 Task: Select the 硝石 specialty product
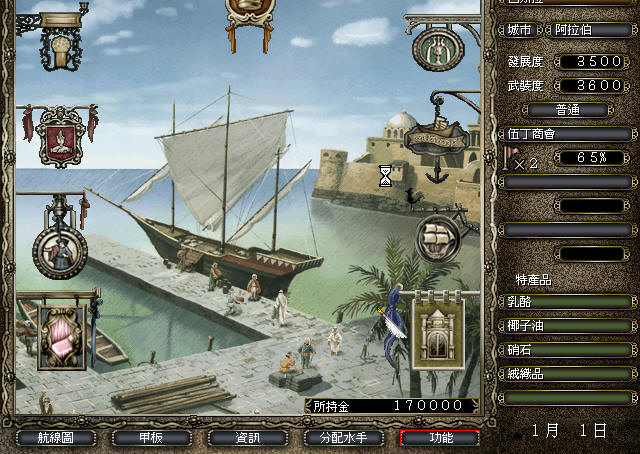[566, 349]
